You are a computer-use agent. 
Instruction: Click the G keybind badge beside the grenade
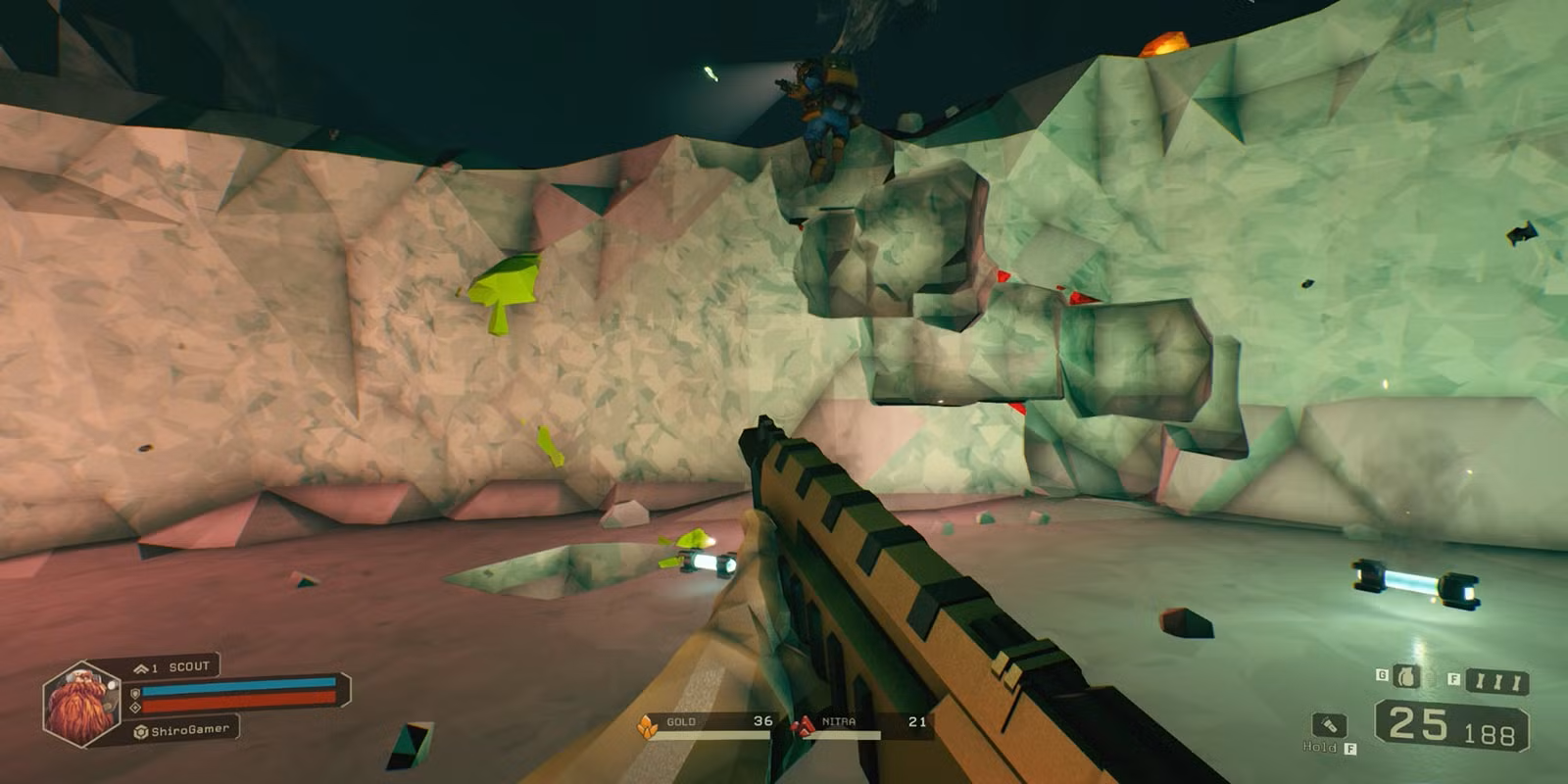1382,675
